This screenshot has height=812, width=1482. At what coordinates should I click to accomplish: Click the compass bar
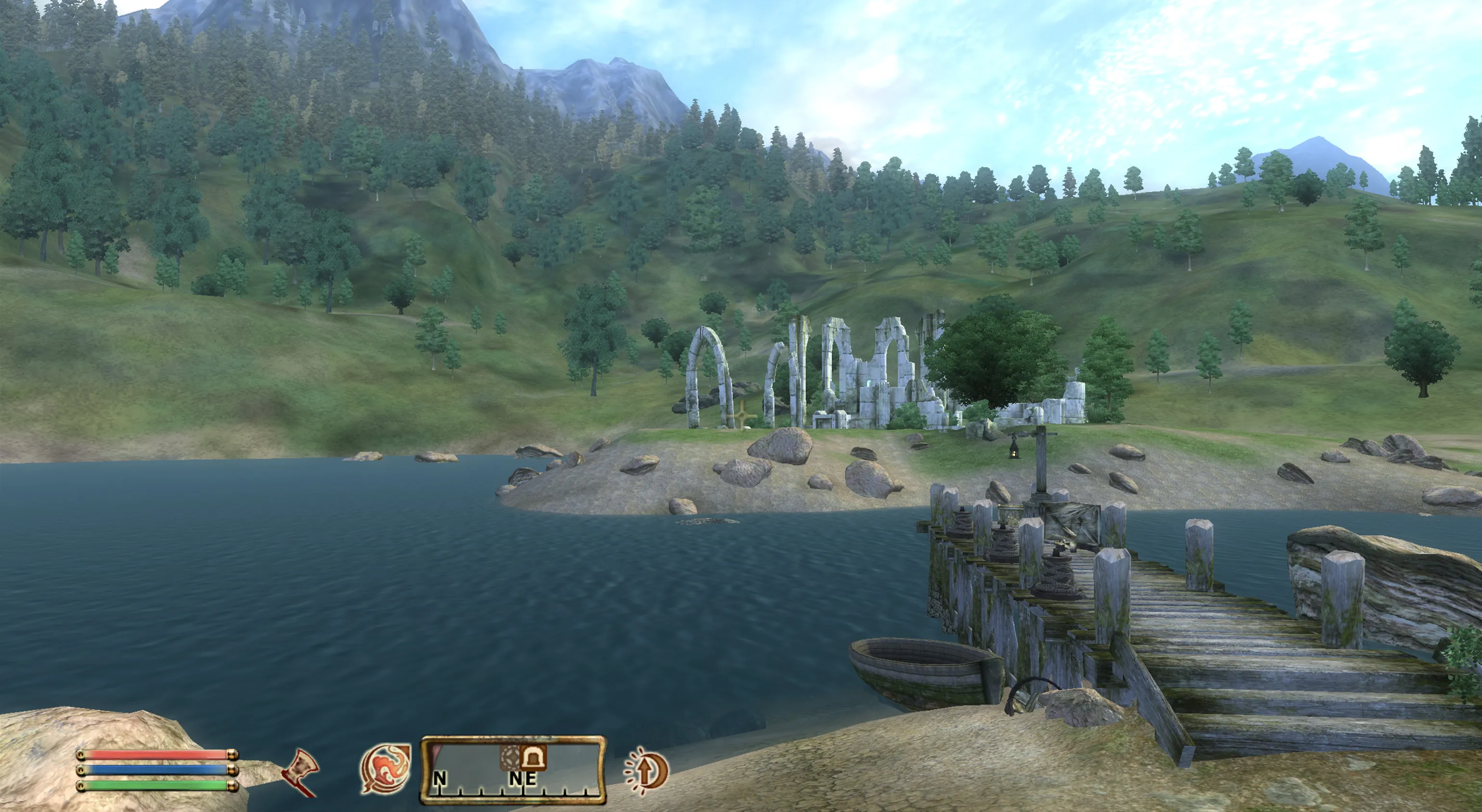click(x=513, y=770)
